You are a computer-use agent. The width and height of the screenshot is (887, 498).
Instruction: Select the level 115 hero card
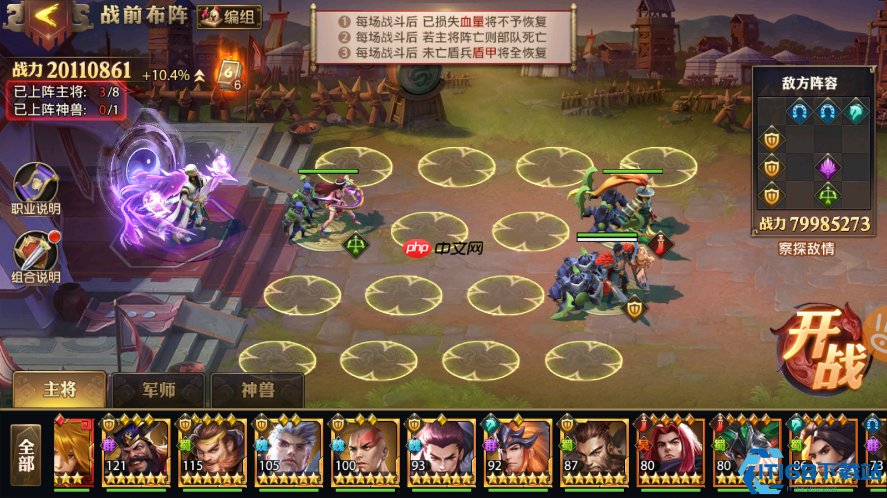click(x=210, y=452)
